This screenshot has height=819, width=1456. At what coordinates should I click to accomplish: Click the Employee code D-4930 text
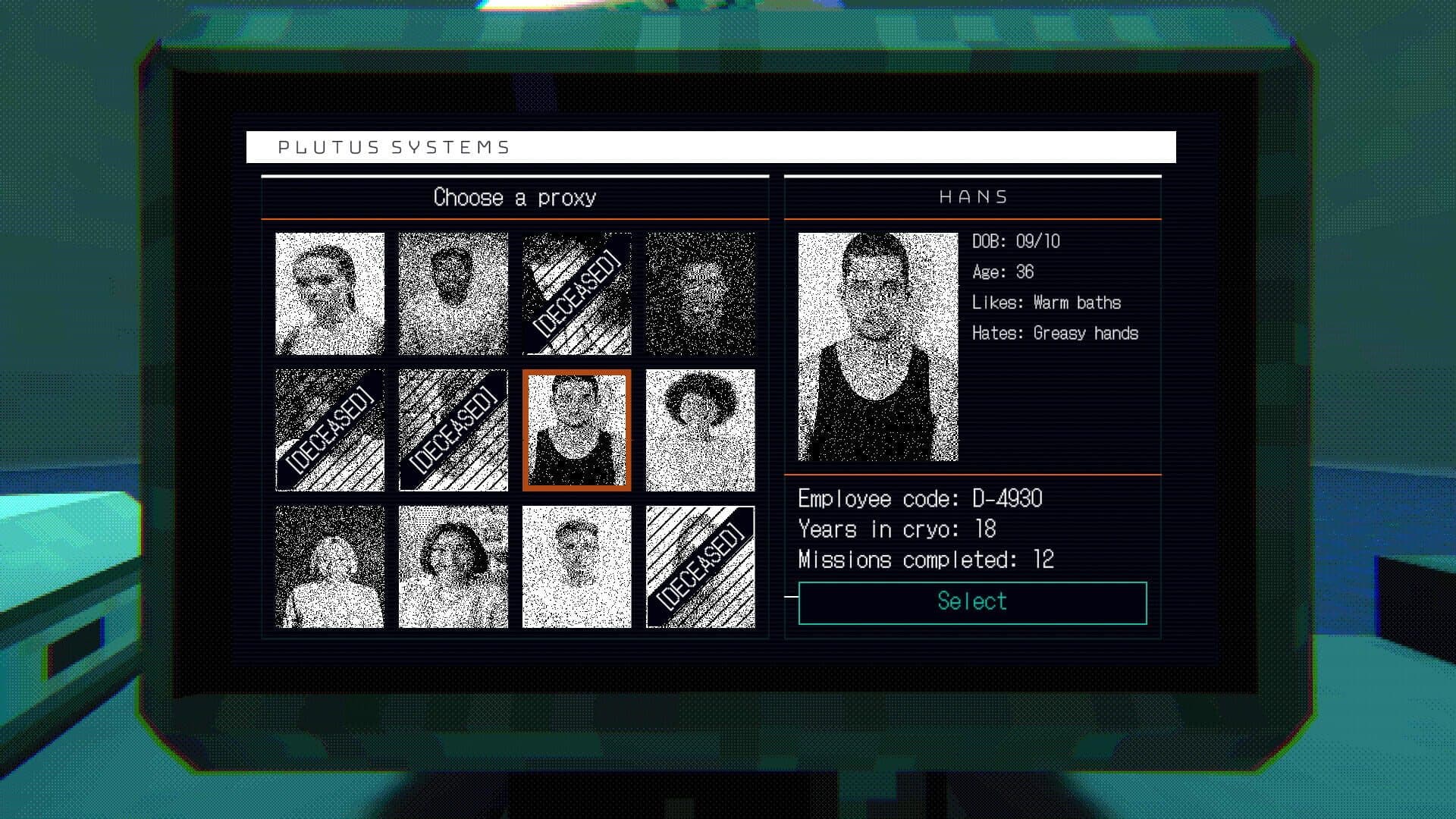pyautogui.click(x=918, y=498)
